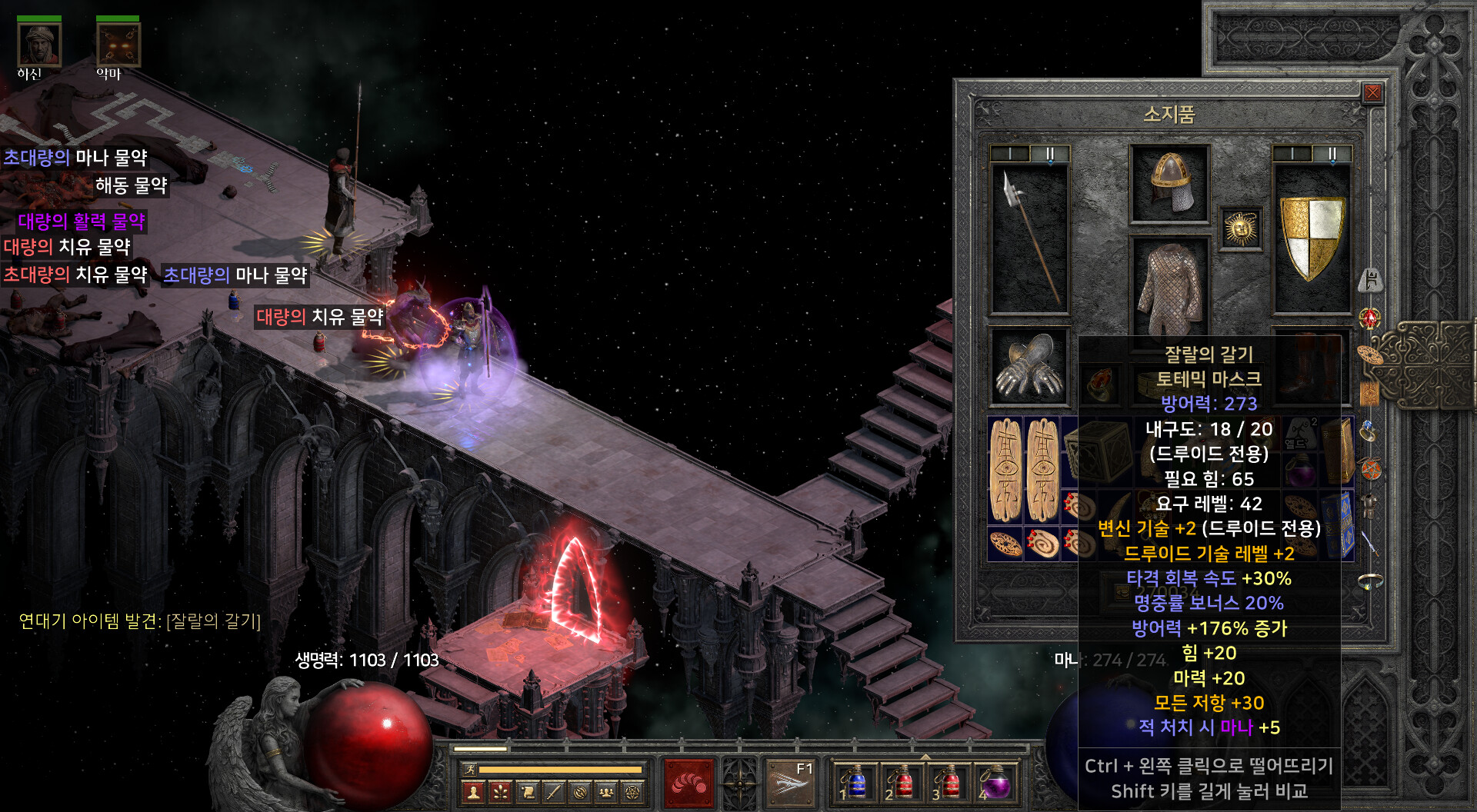1477x812 pixels.
Task: Select the sun-face amulet slot
Action: [1240, 228]
